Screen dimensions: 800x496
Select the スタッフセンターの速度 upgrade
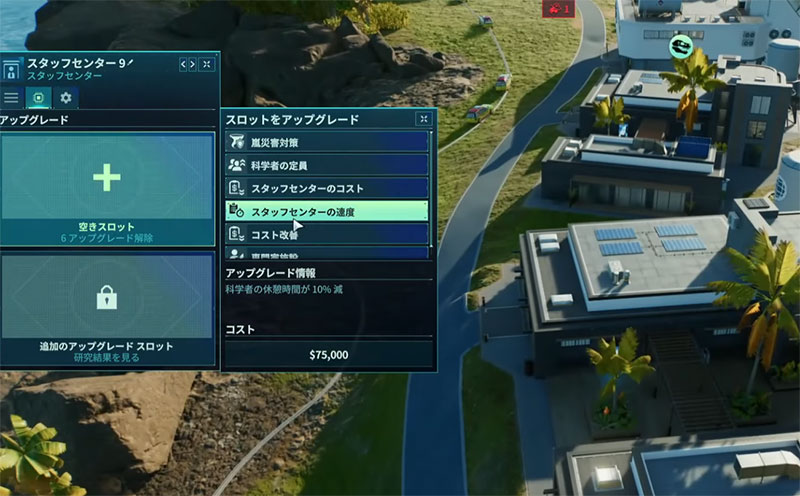[x=328, y=211]
